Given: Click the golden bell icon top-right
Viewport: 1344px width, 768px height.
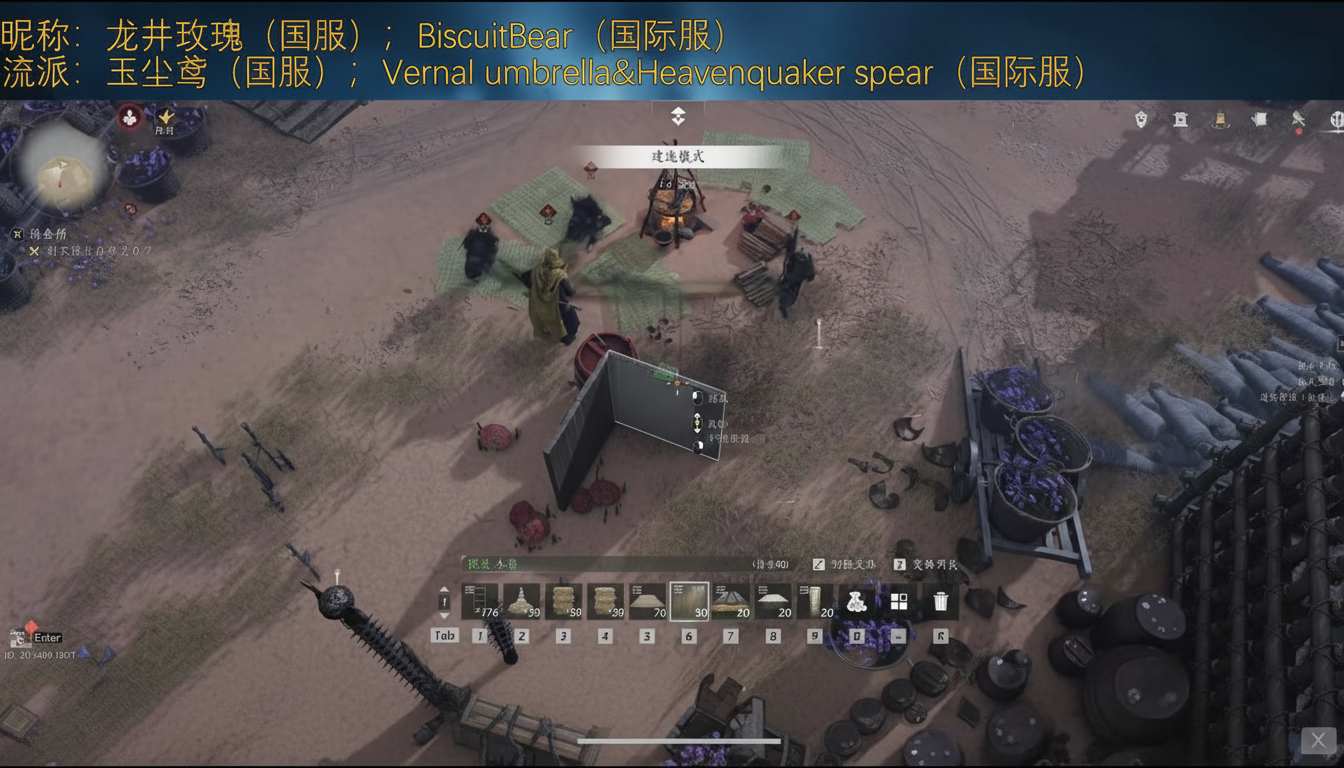Looking at the screenshot, I should [x=1220, y=118].
